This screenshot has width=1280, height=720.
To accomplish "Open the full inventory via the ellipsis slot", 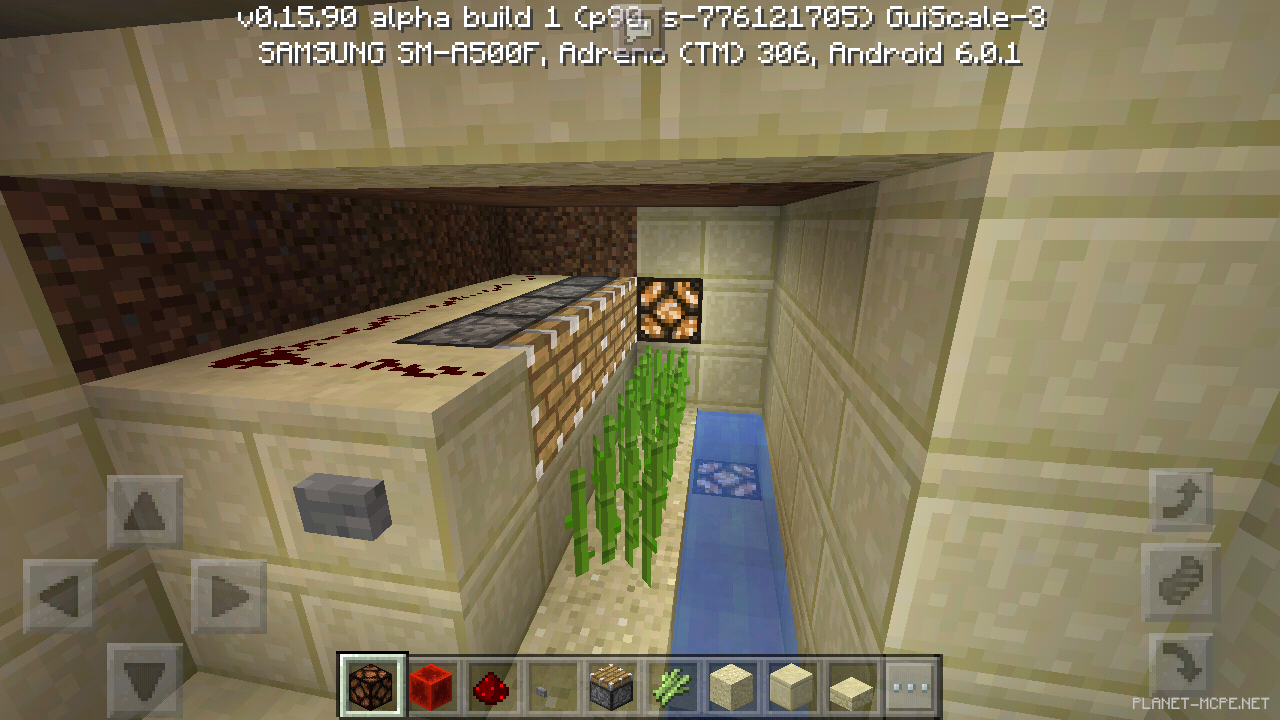I will 912,687.
